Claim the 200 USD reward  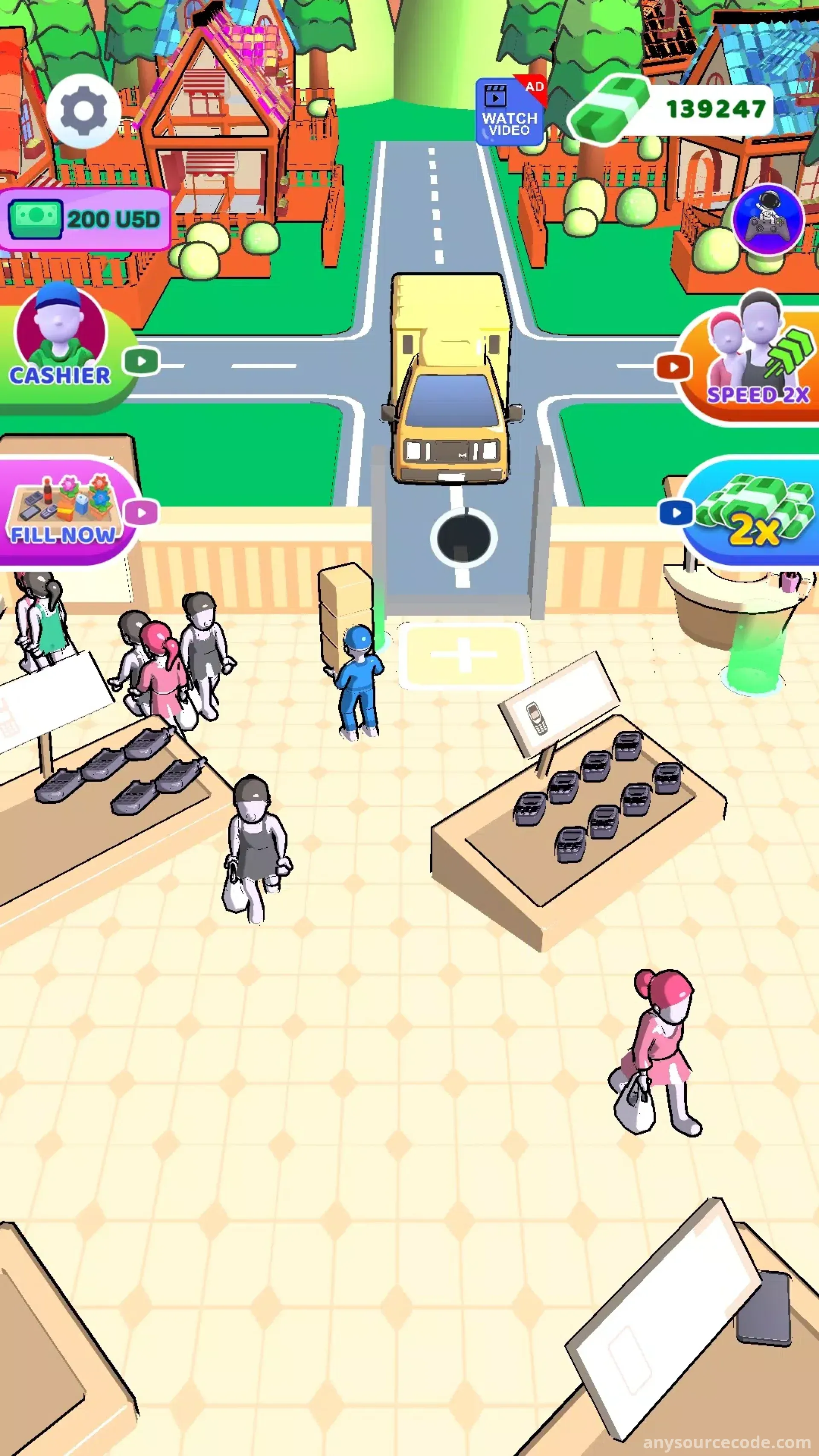coord(85,219)
